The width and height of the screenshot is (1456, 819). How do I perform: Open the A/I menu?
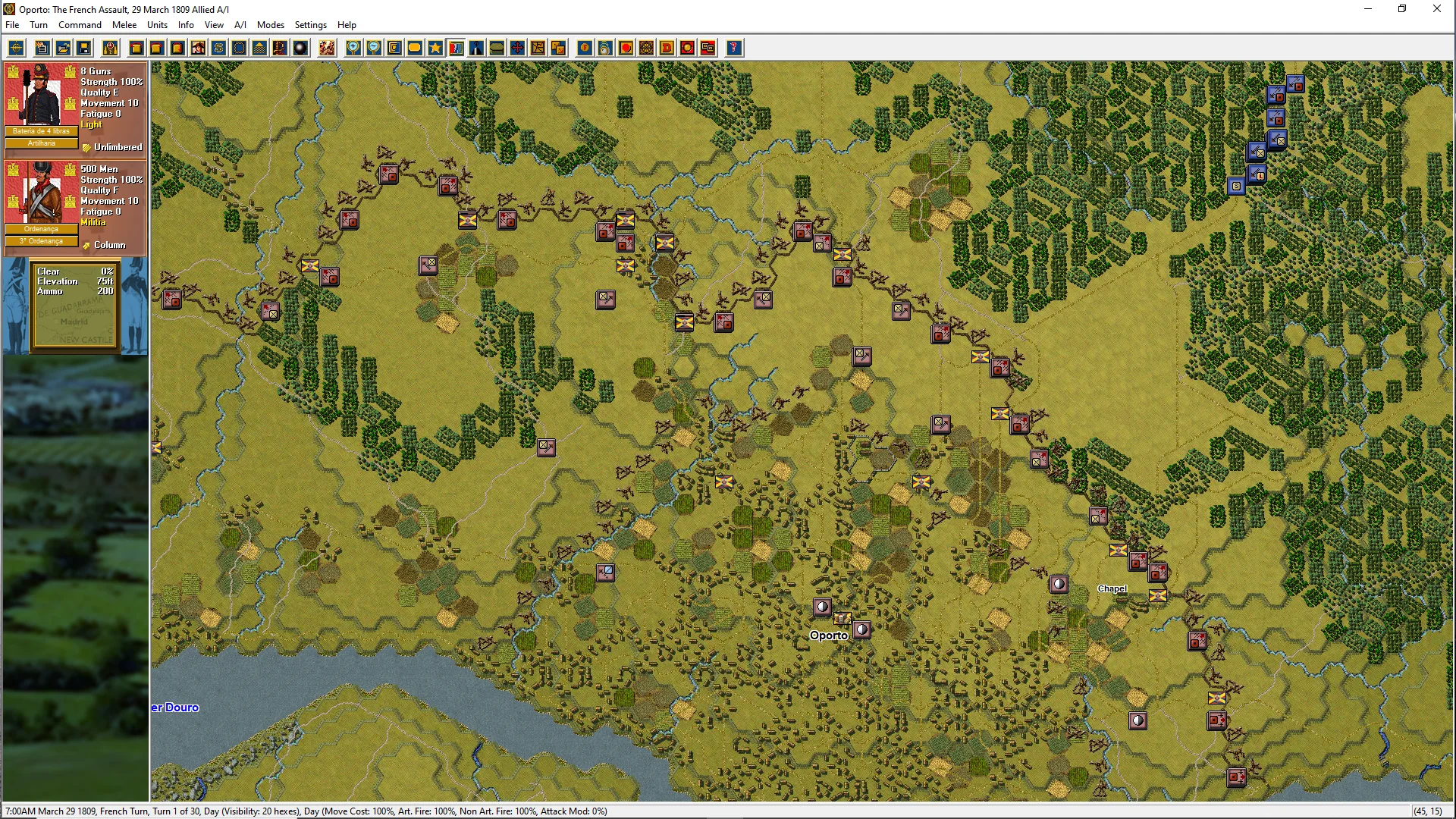(240, 25)
